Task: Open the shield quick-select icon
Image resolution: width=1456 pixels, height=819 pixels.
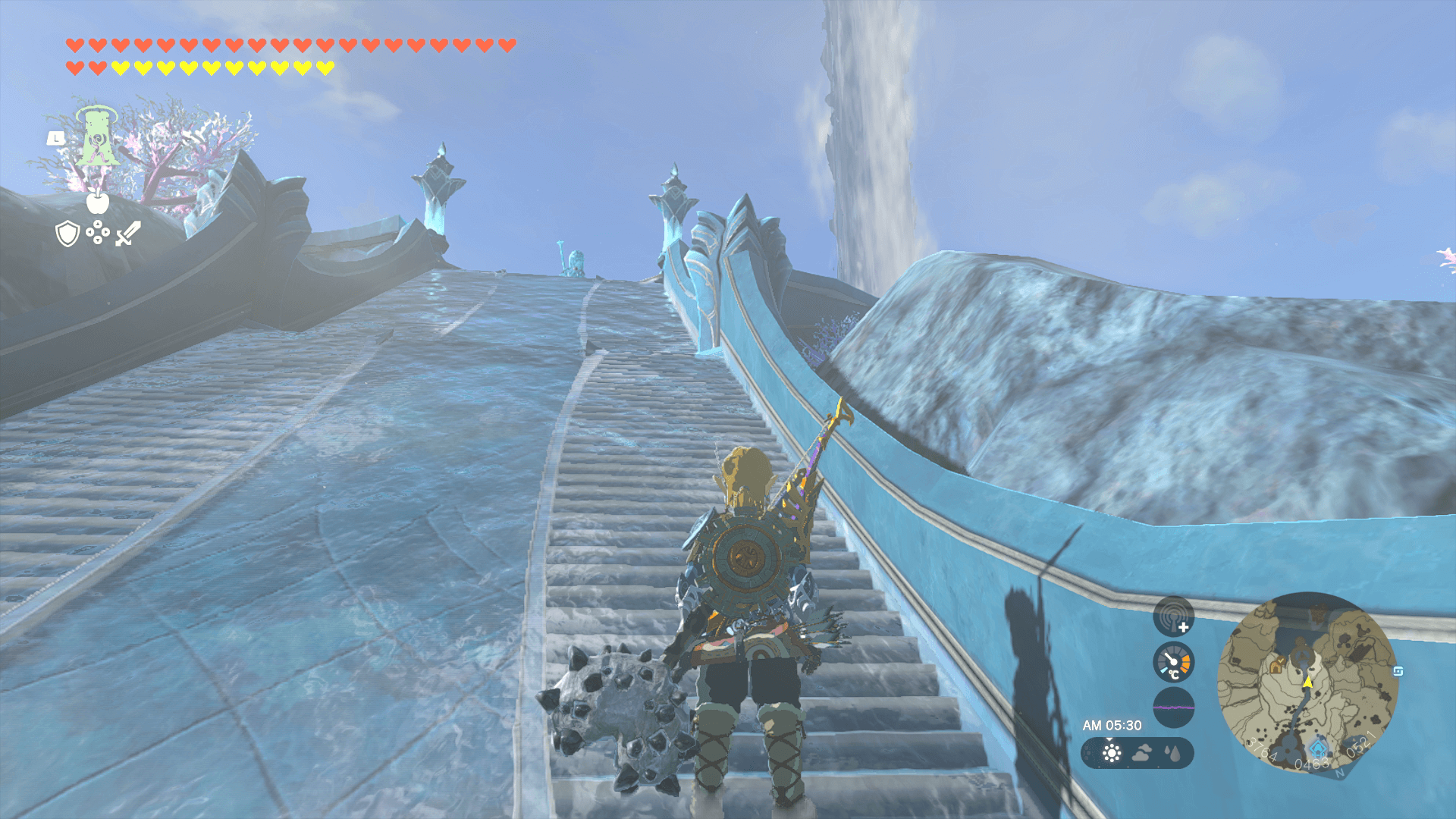Action: (x=67, y=234)
